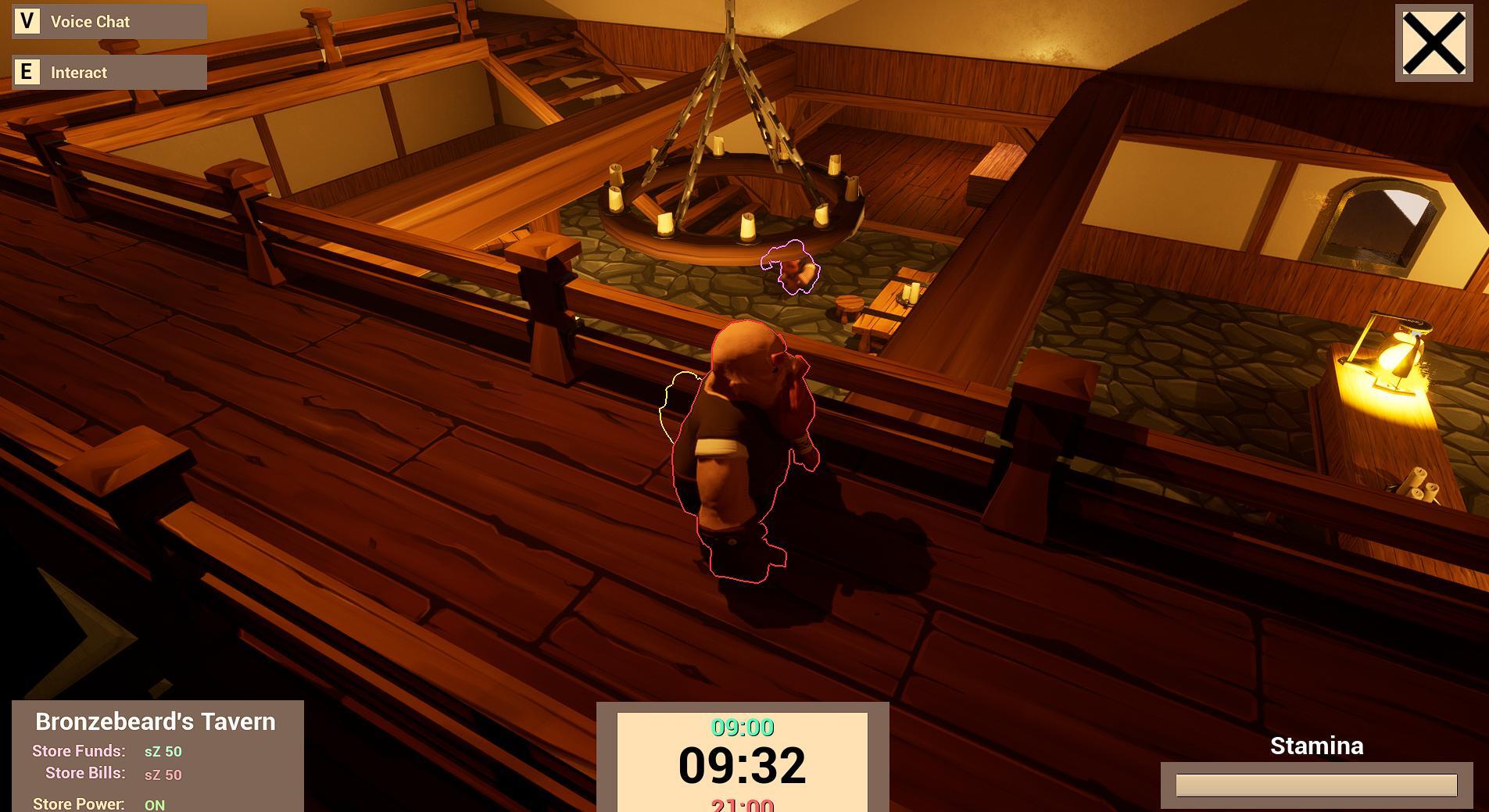Viewport: 1489px width, 812px height.
Task: Click the ON indicator next to Store Power
Action: point(153,803)
